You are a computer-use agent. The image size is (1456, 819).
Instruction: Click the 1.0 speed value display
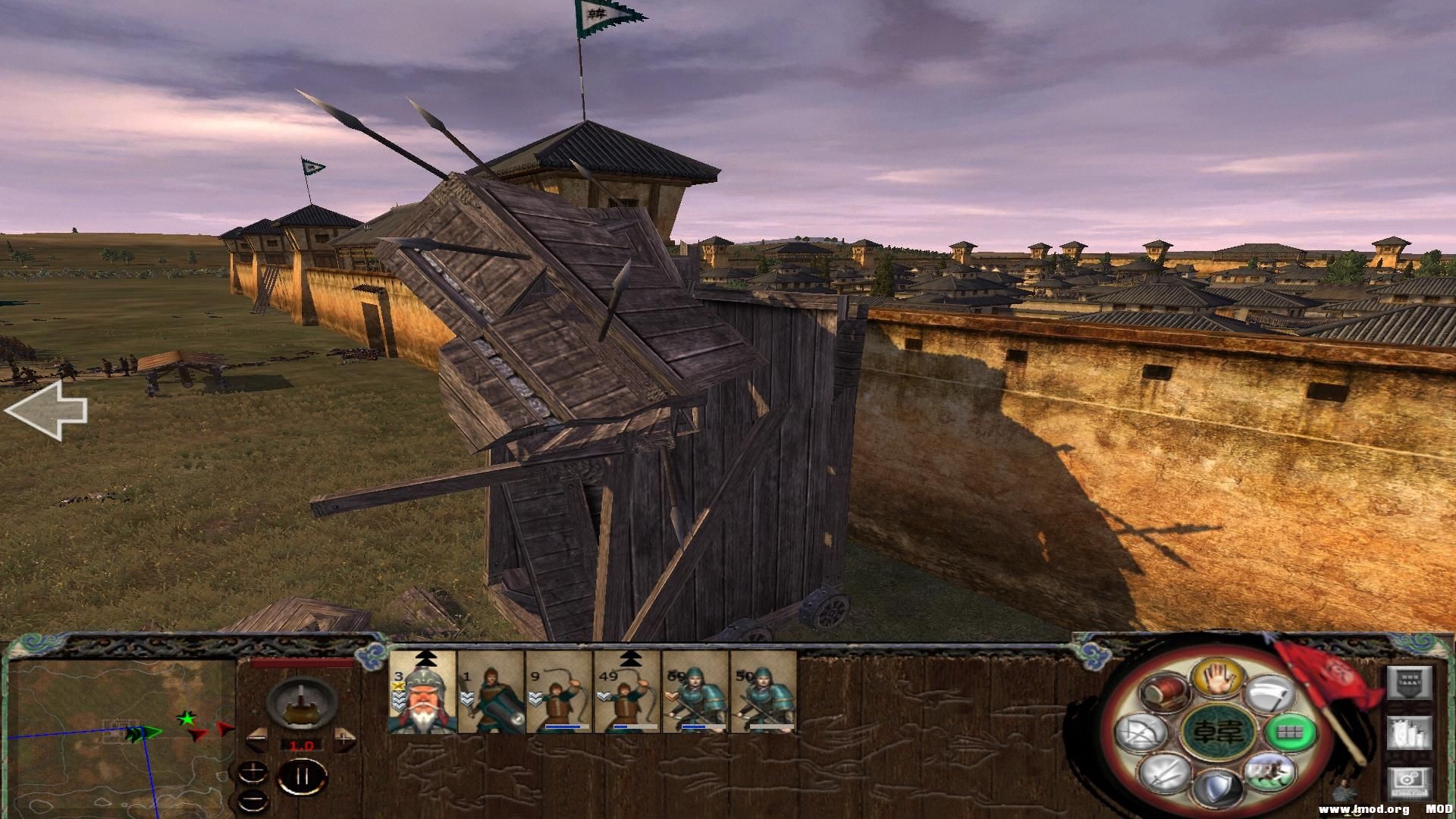pos(302,745)
